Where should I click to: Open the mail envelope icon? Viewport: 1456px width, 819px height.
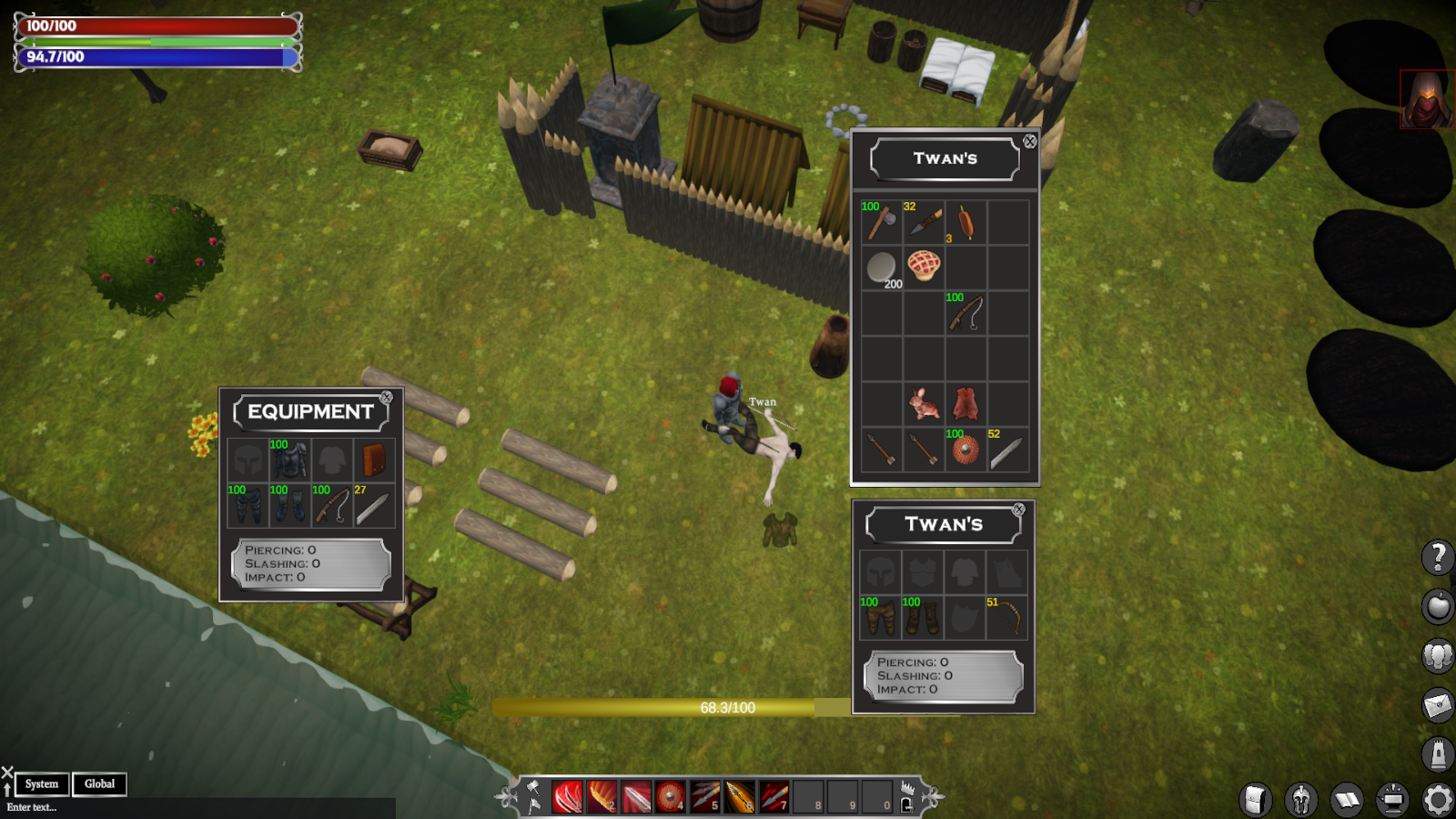[x=1438, y=703]
